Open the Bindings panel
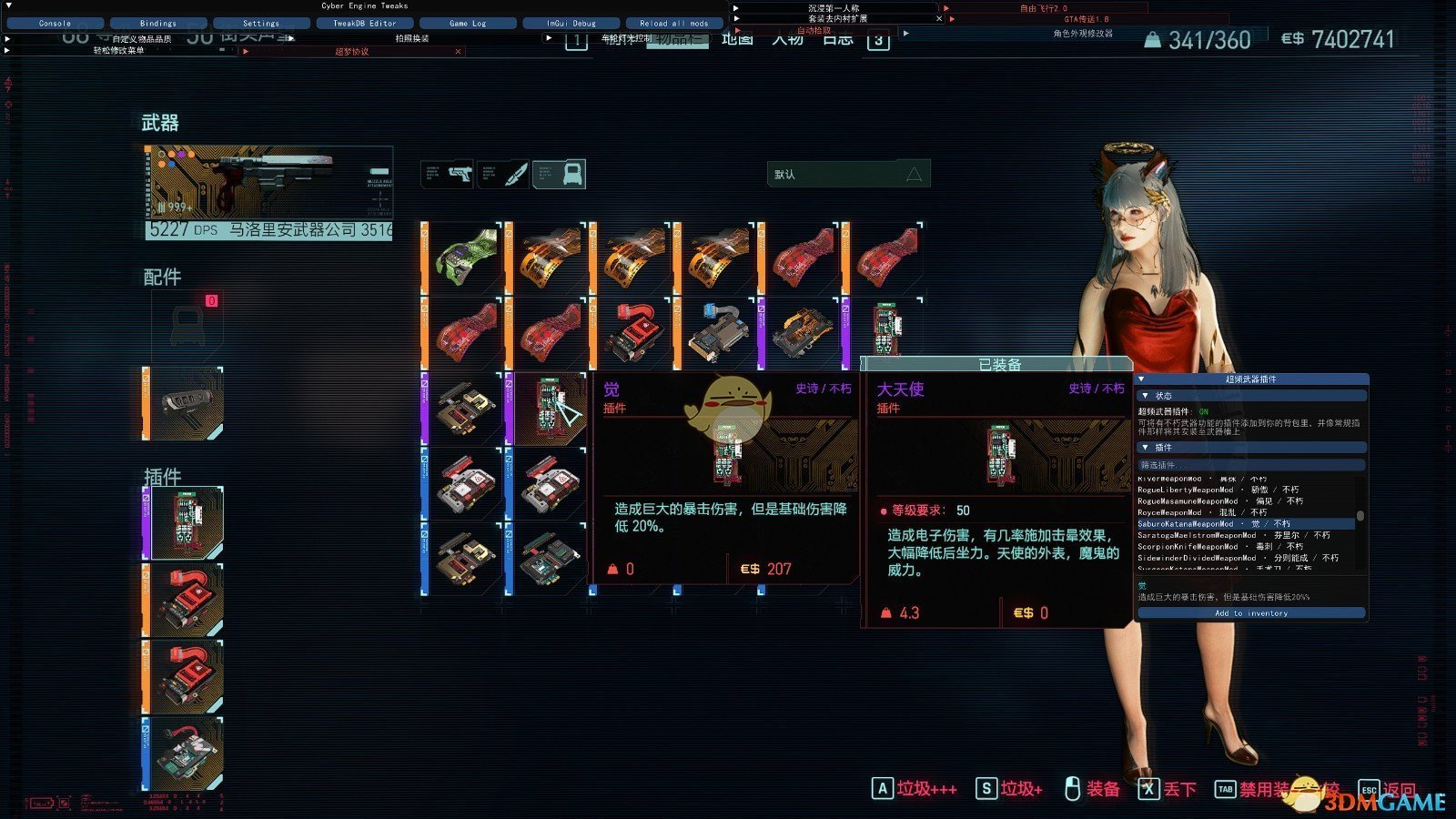Image resolution: width=1456 pixels, height=819 pixels. click(158, 23)
